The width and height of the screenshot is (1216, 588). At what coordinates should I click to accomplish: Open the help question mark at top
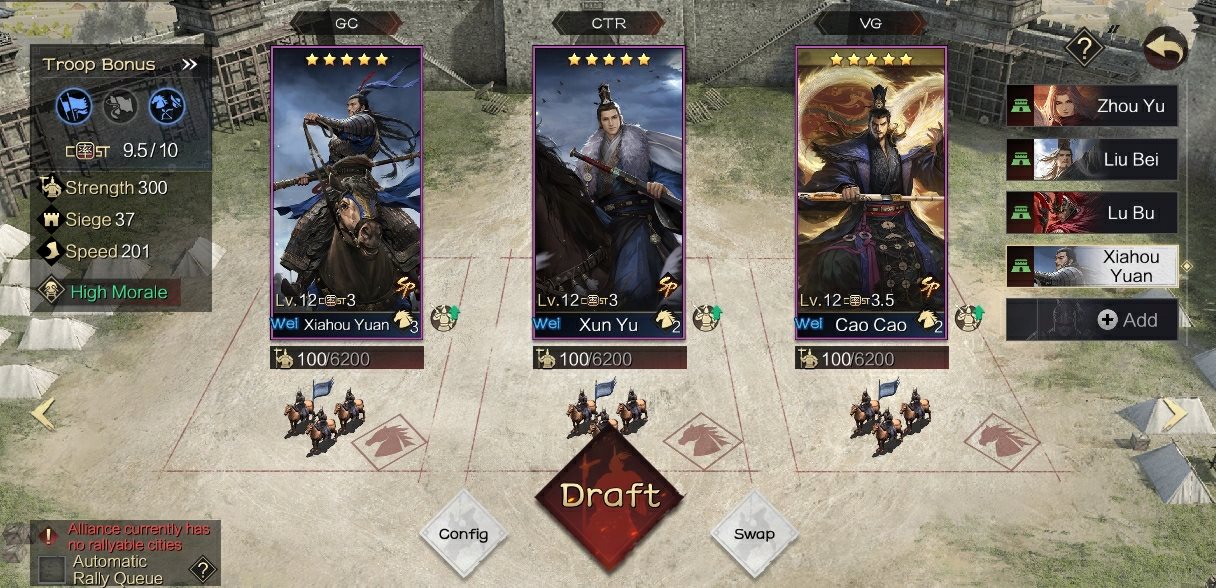click(1083, 47)
